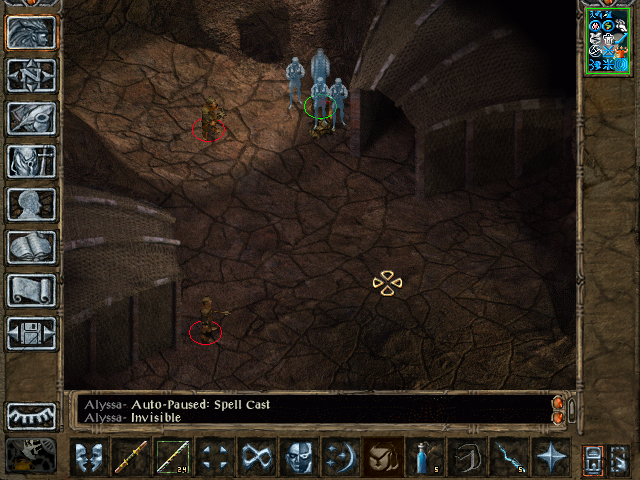Click the face mask action button

click(x=298, y=457)
